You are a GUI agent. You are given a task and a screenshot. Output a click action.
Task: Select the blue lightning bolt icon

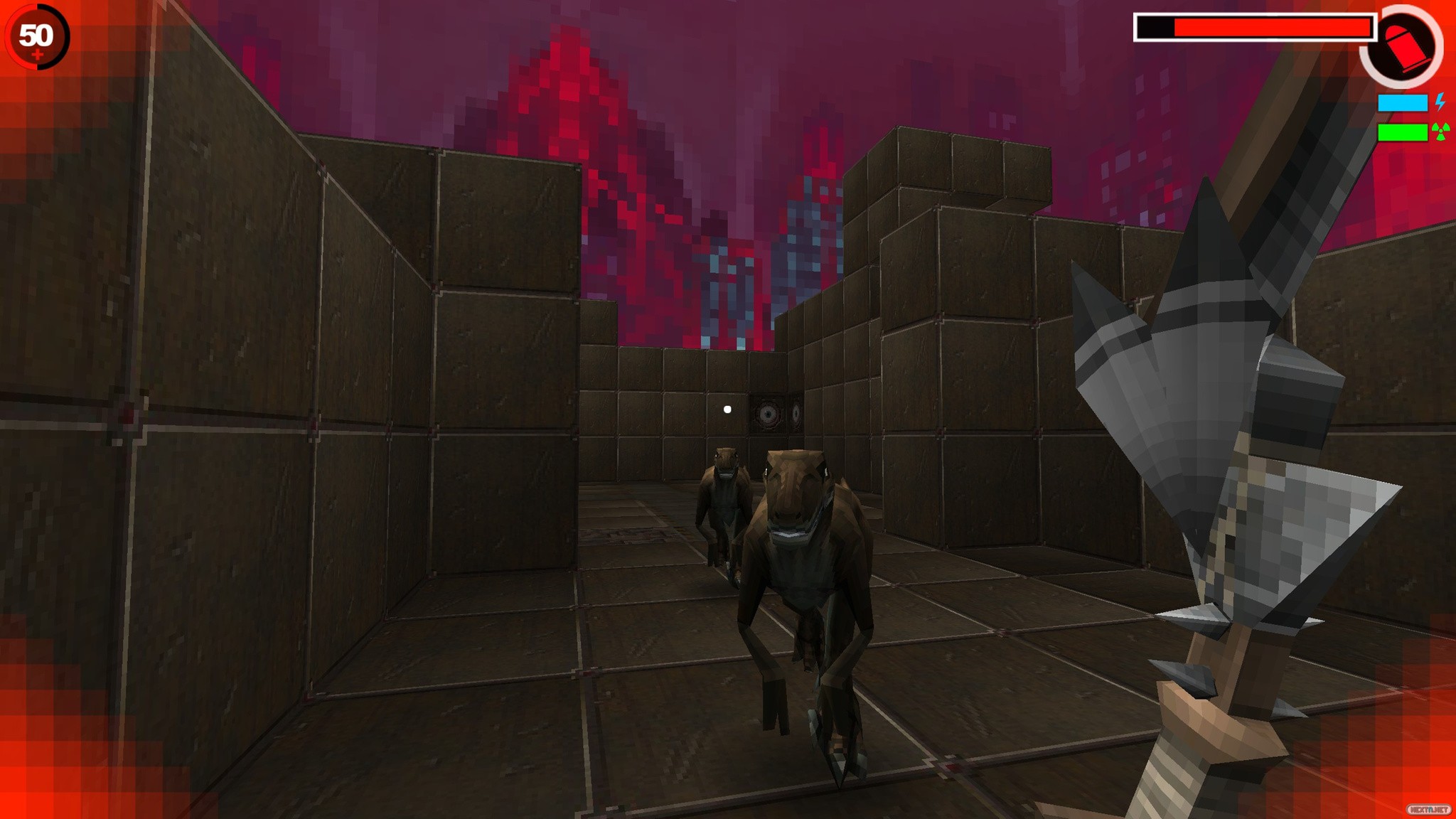tap(1440, 102)
